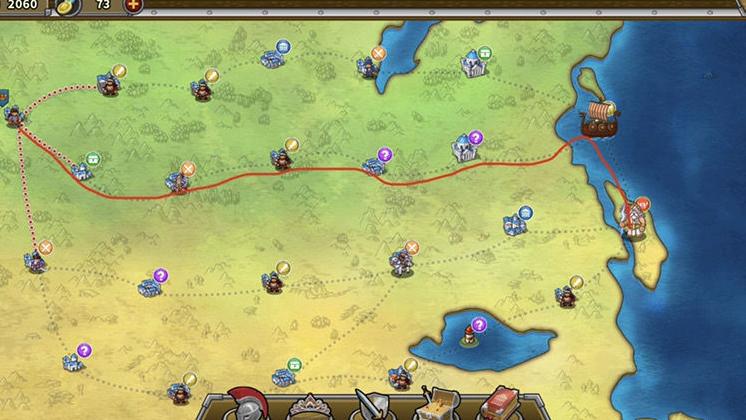Open the princess tiara menu
Image resolution: width=746 pixels, height=420 pixels.
click(x=307, y=408)
